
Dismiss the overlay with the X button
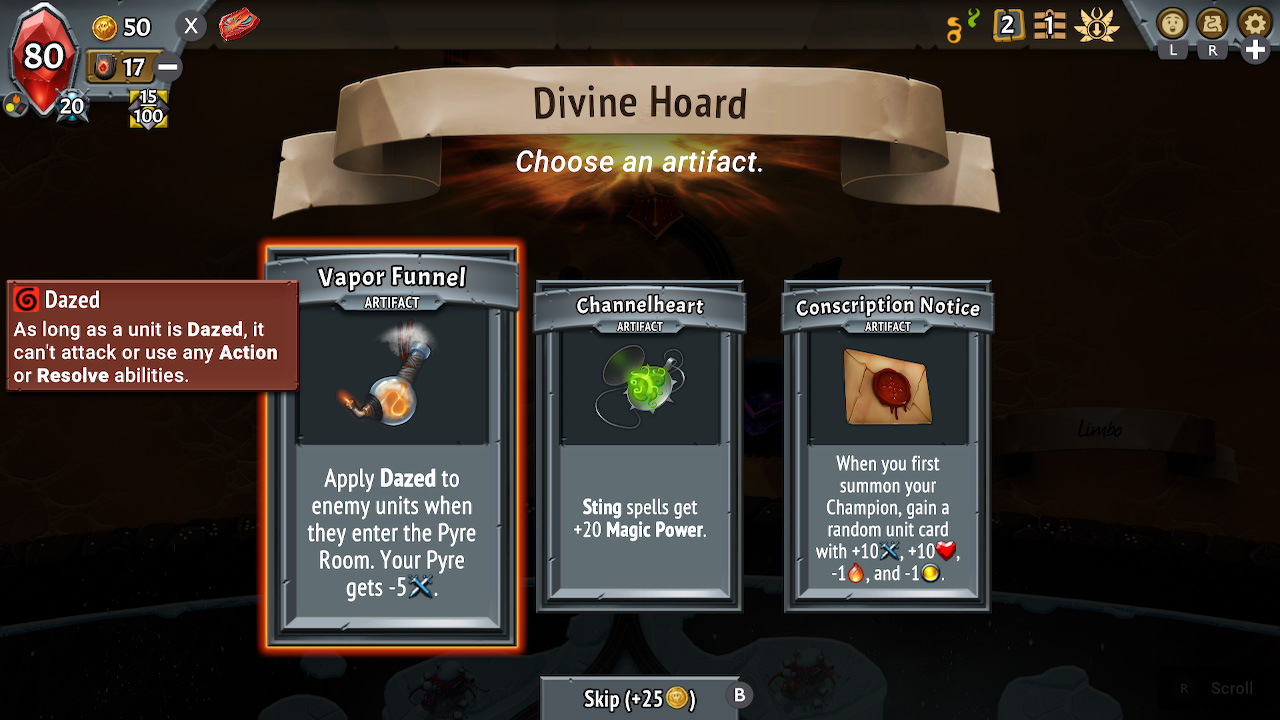pos(190,26)
